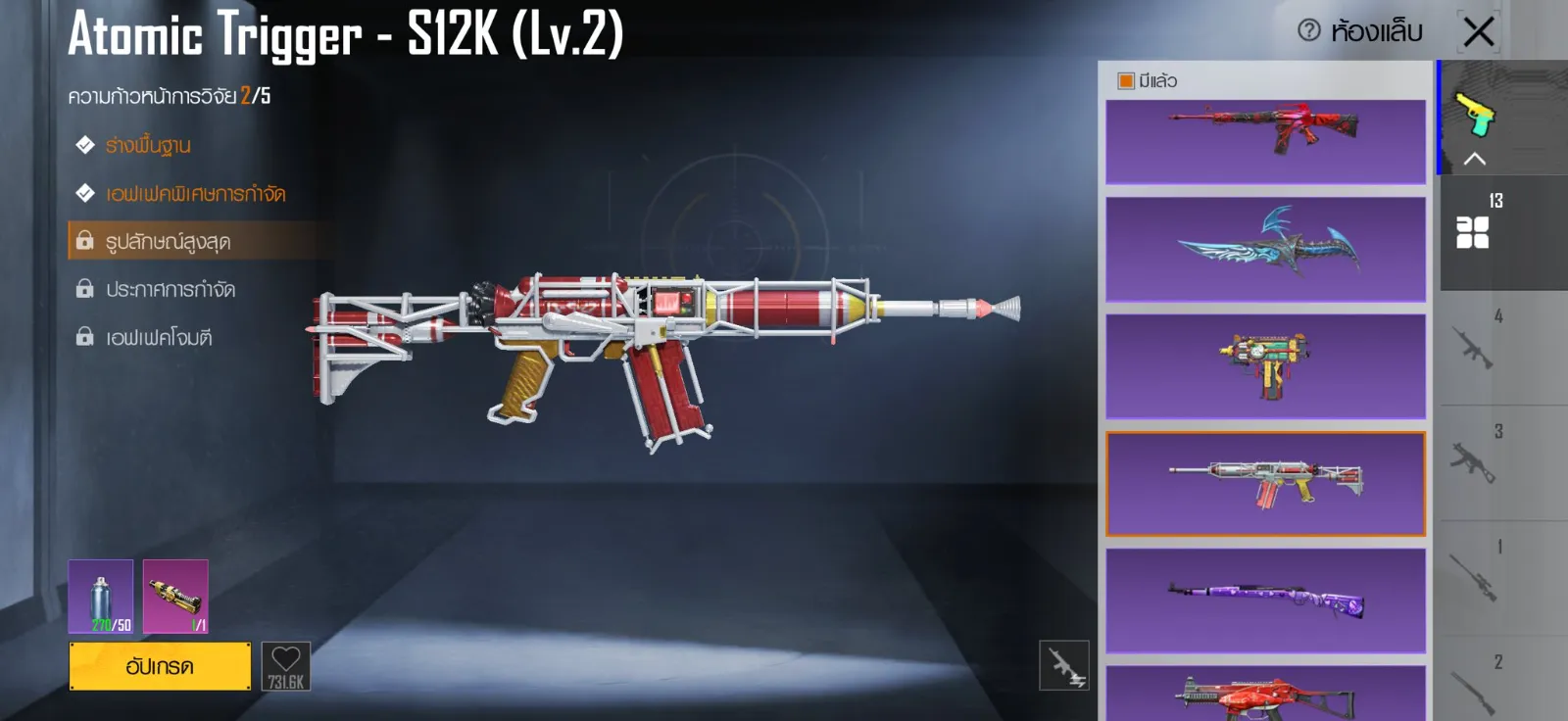1568x721 pixels.
Task: Open the locked รูปลักษณ์สูงสุด stage
Action: [x=168, y=241]
